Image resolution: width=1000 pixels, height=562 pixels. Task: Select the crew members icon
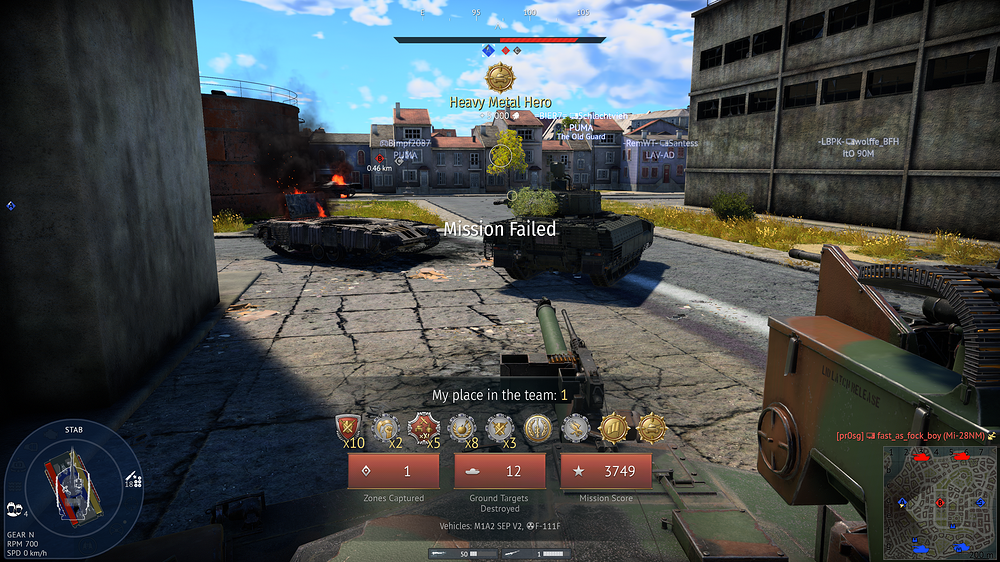click(x=16, y=508)
